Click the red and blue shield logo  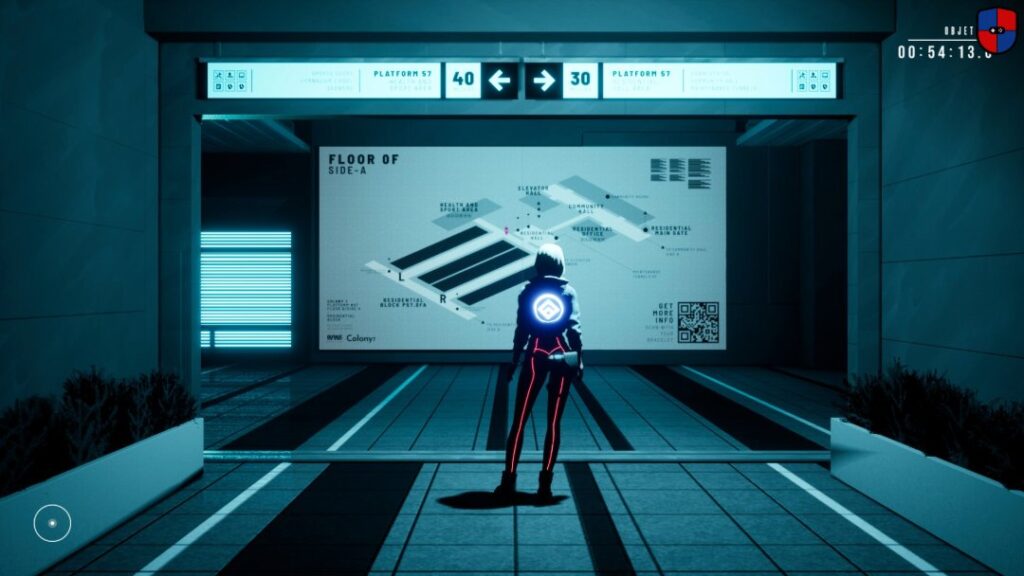coord(996,30)
